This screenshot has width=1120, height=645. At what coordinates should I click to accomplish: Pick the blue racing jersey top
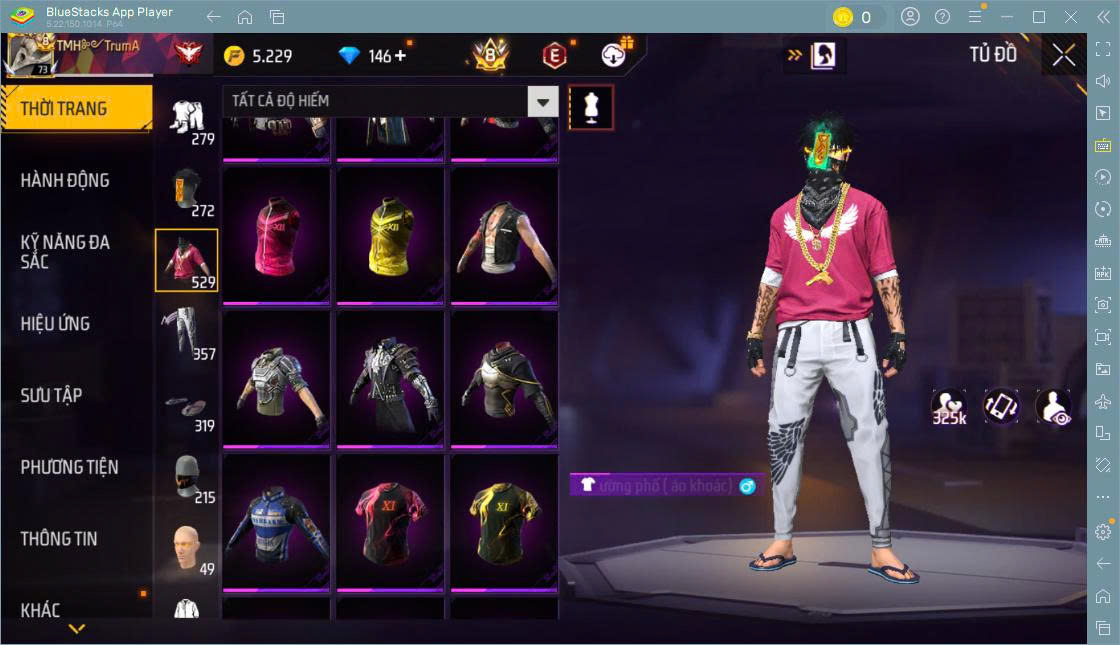pos(276,523)
